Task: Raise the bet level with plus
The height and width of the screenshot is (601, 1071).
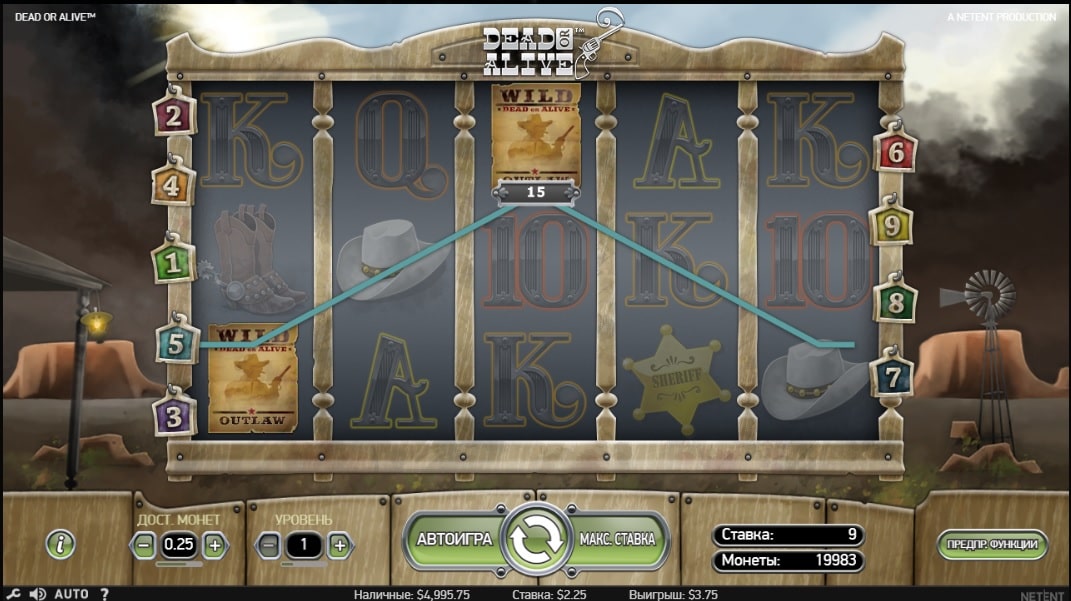Action: click(339, 545)
